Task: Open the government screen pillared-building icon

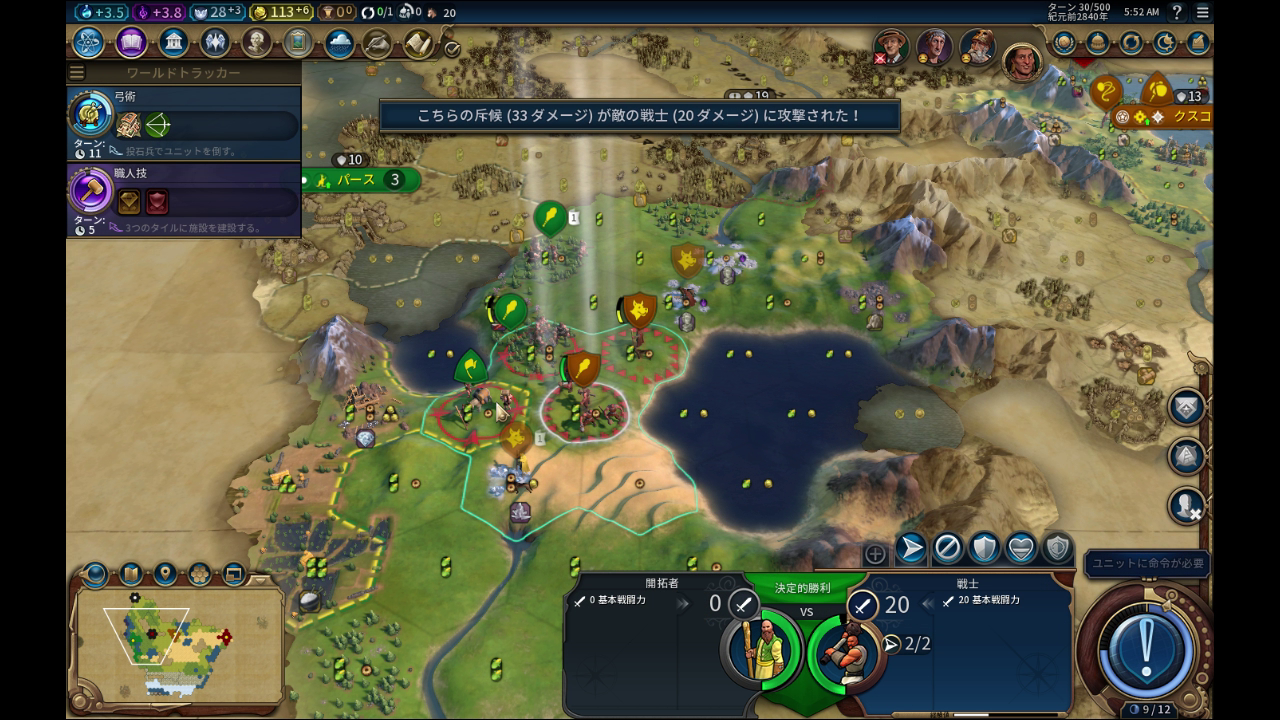Action: pyautogui.click(x=173, y=43)
